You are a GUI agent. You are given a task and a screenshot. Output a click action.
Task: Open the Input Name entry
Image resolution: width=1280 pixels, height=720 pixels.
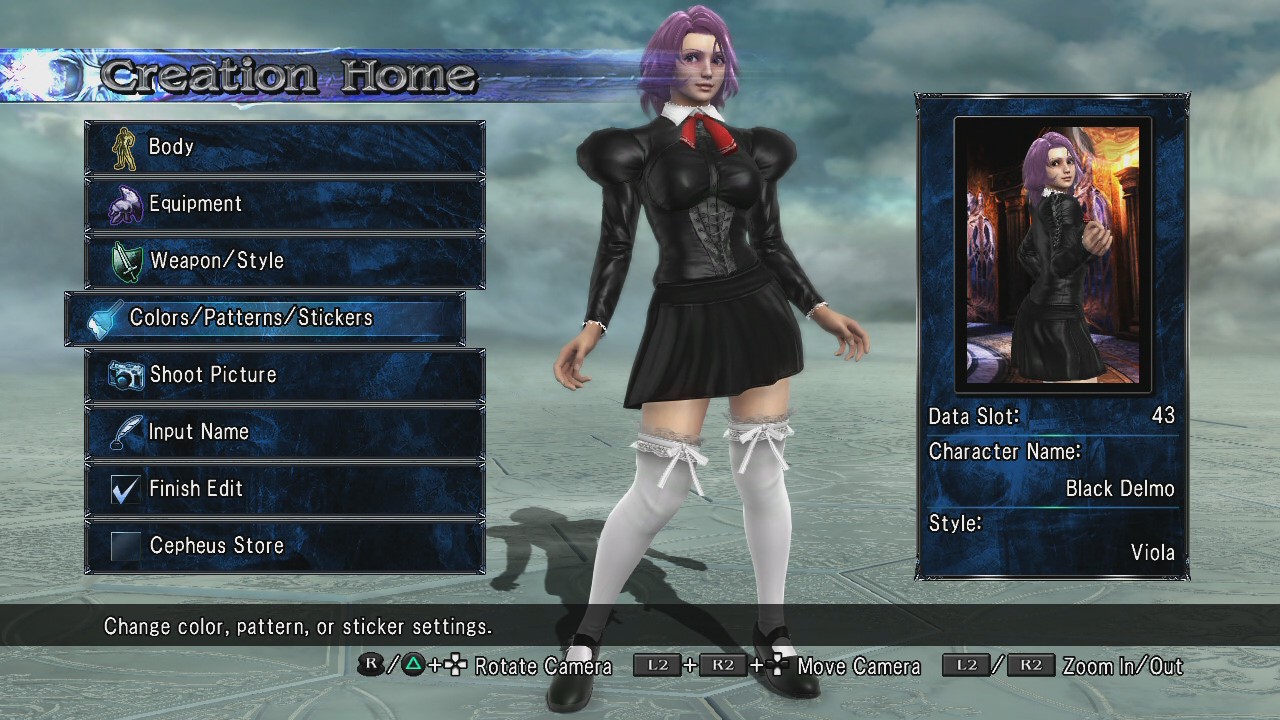[284, 432]
